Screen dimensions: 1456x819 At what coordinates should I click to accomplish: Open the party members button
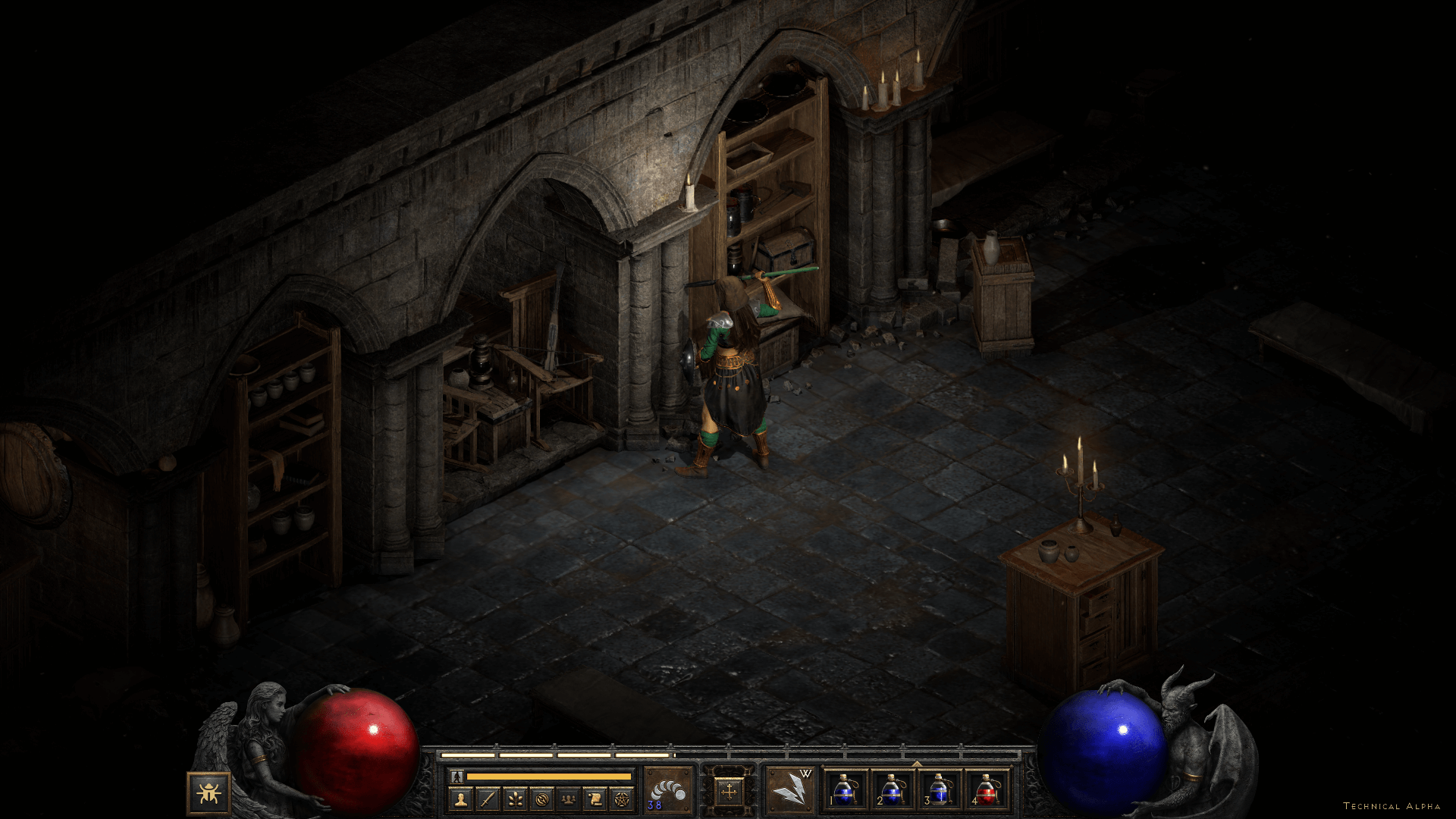pyautogui.click(x=568, y=799)
